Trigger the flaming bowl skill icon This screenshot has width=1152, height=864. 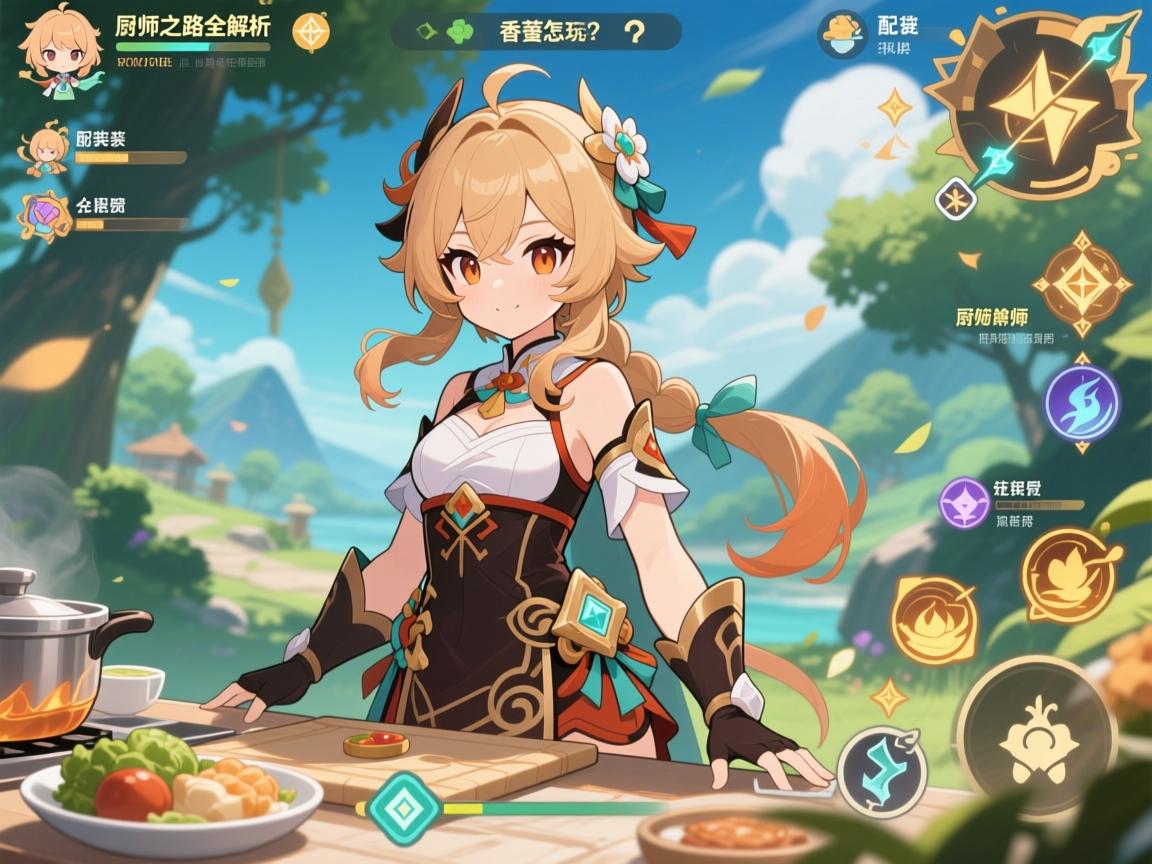tap(933, 621)
